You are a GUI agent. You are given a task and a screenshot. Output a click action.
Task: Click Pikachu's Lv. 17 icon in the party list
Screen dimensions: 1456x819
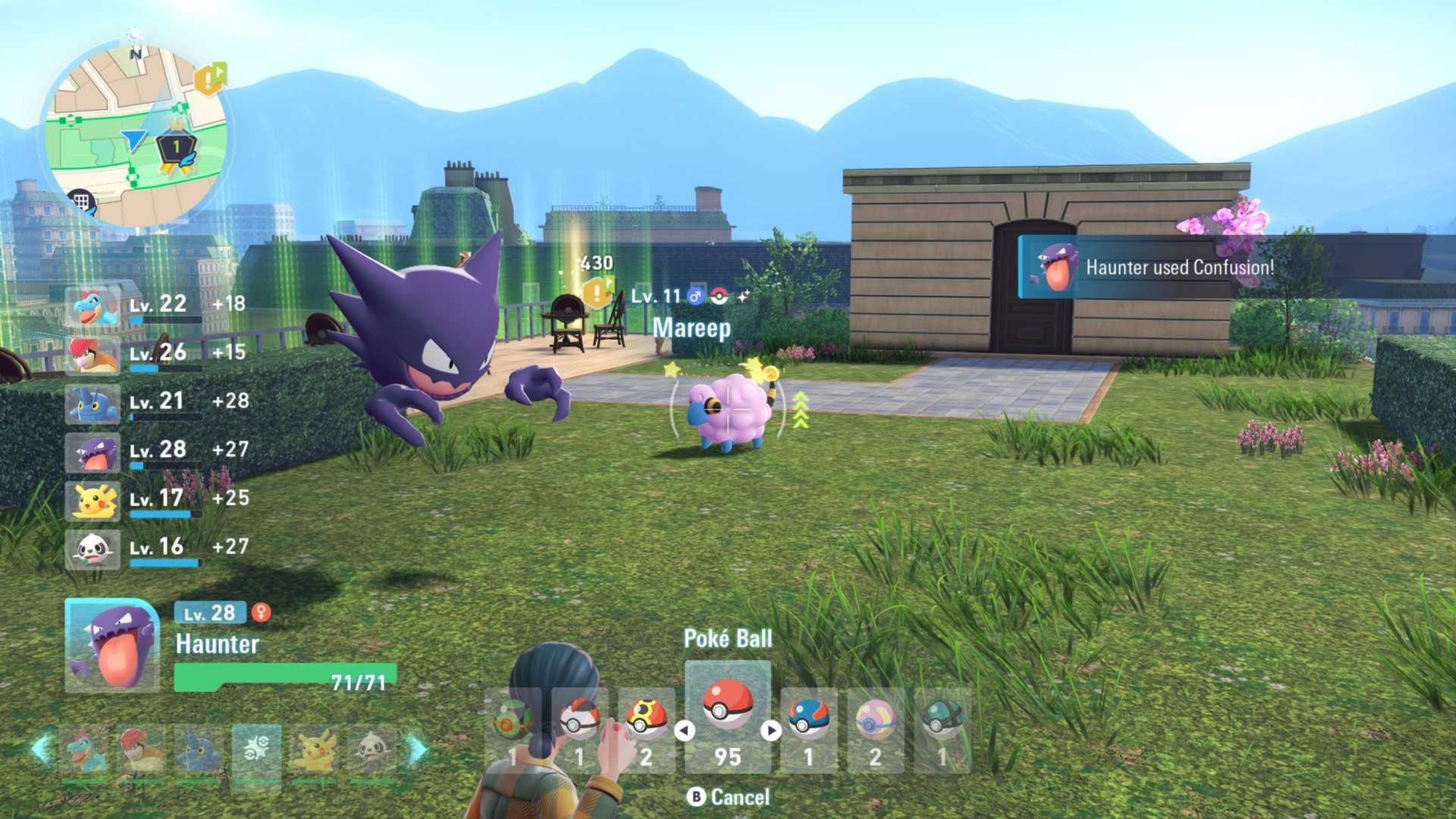tap(93, 501)
